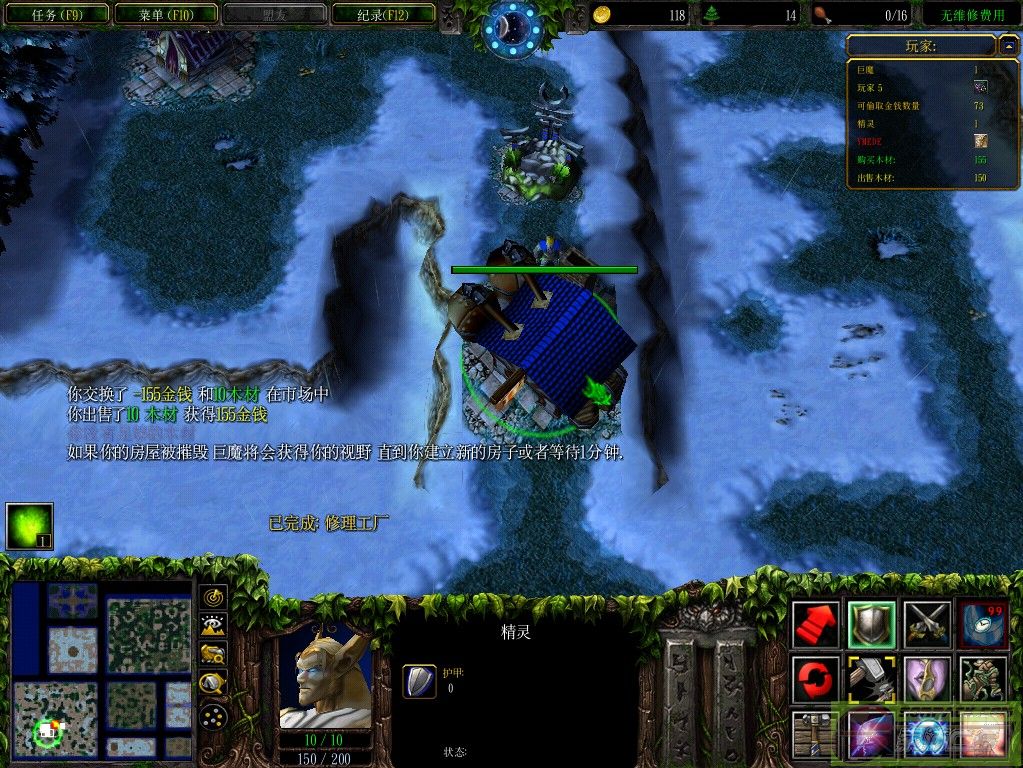Open the 纪录 (F12) log
Image resolution: width=1023 pixels, height=768 pixels.
382,14
